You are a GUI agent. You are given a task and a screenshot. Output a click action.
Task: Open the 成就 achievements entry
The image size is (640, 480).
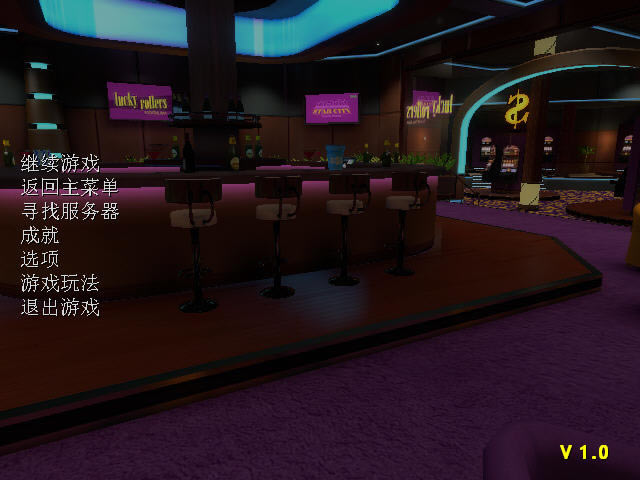coord(40,235)
